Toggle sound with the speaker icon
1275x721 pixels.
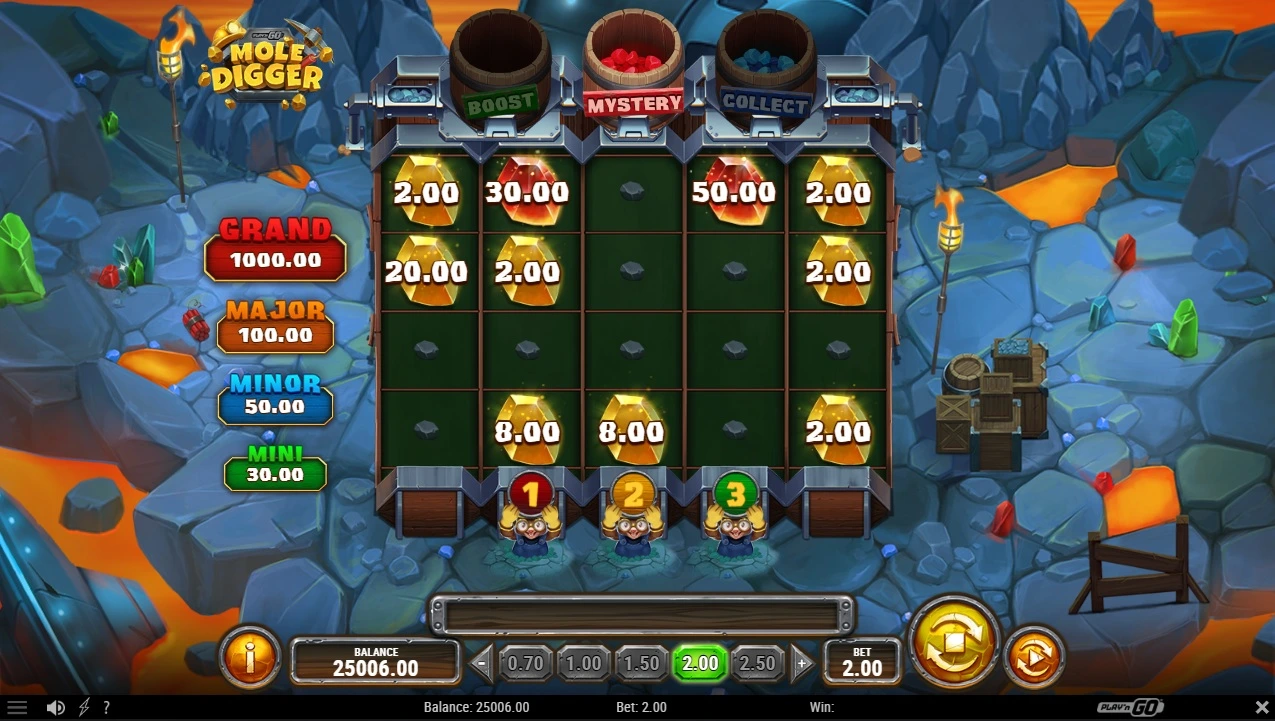point(56,708)
